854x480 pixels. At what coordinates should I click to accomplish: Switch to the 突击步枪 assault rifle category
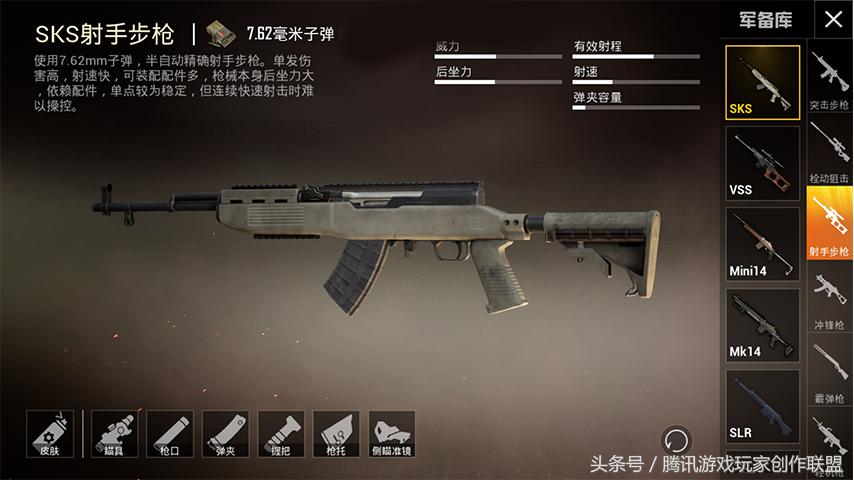coord(829,80)
